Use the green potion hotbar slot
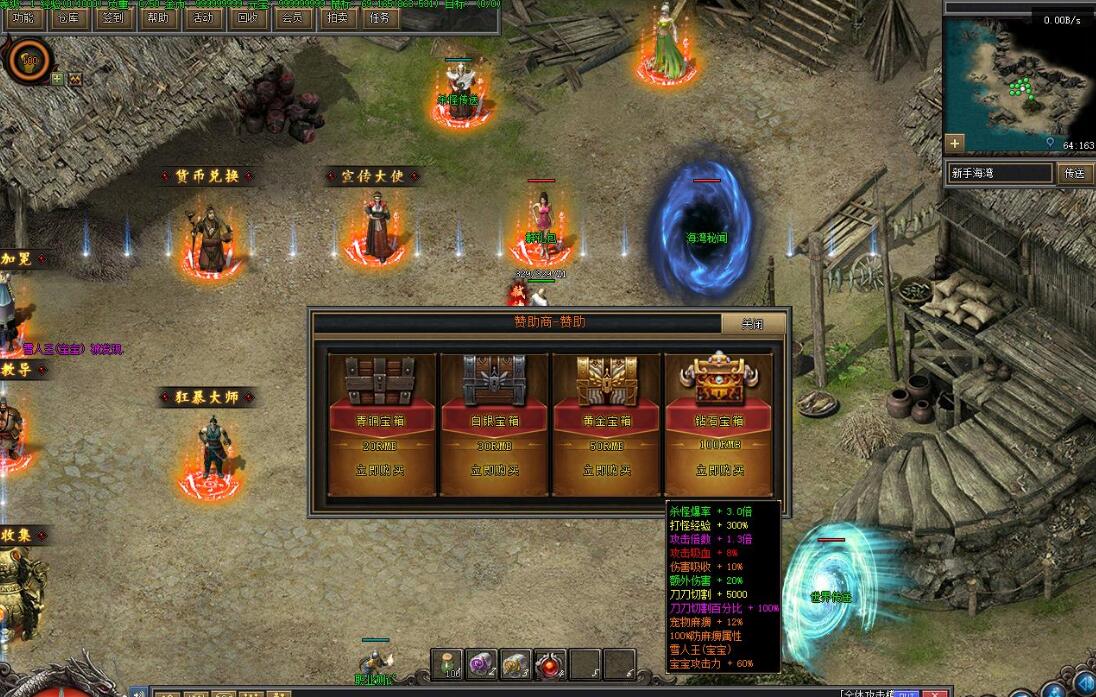 click(448, 663)
